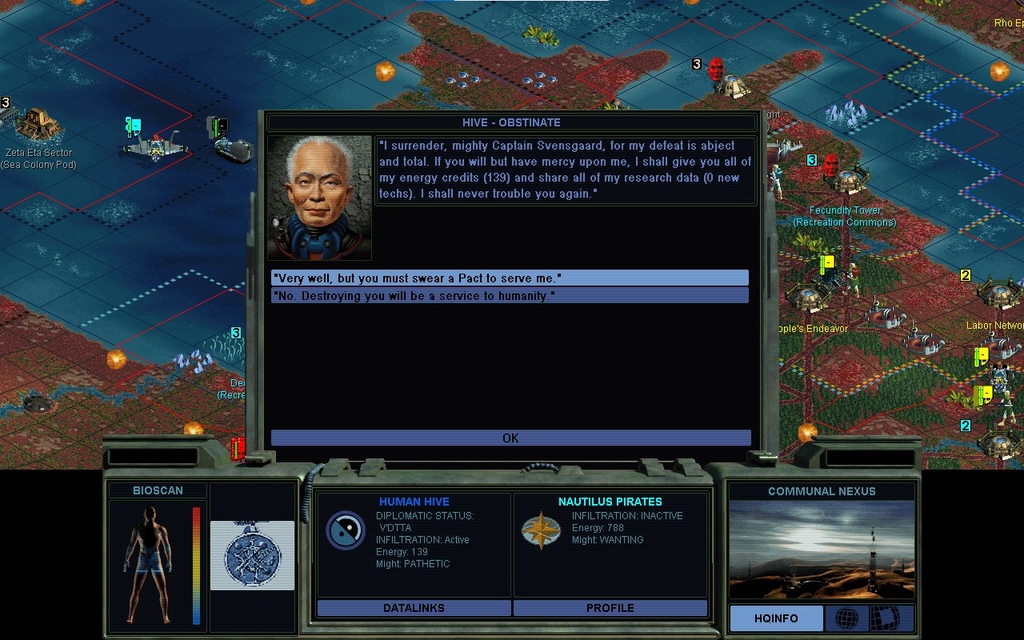View the faction Profile
Viewport: 1024px width, 640px height.
tap(610, 608)
